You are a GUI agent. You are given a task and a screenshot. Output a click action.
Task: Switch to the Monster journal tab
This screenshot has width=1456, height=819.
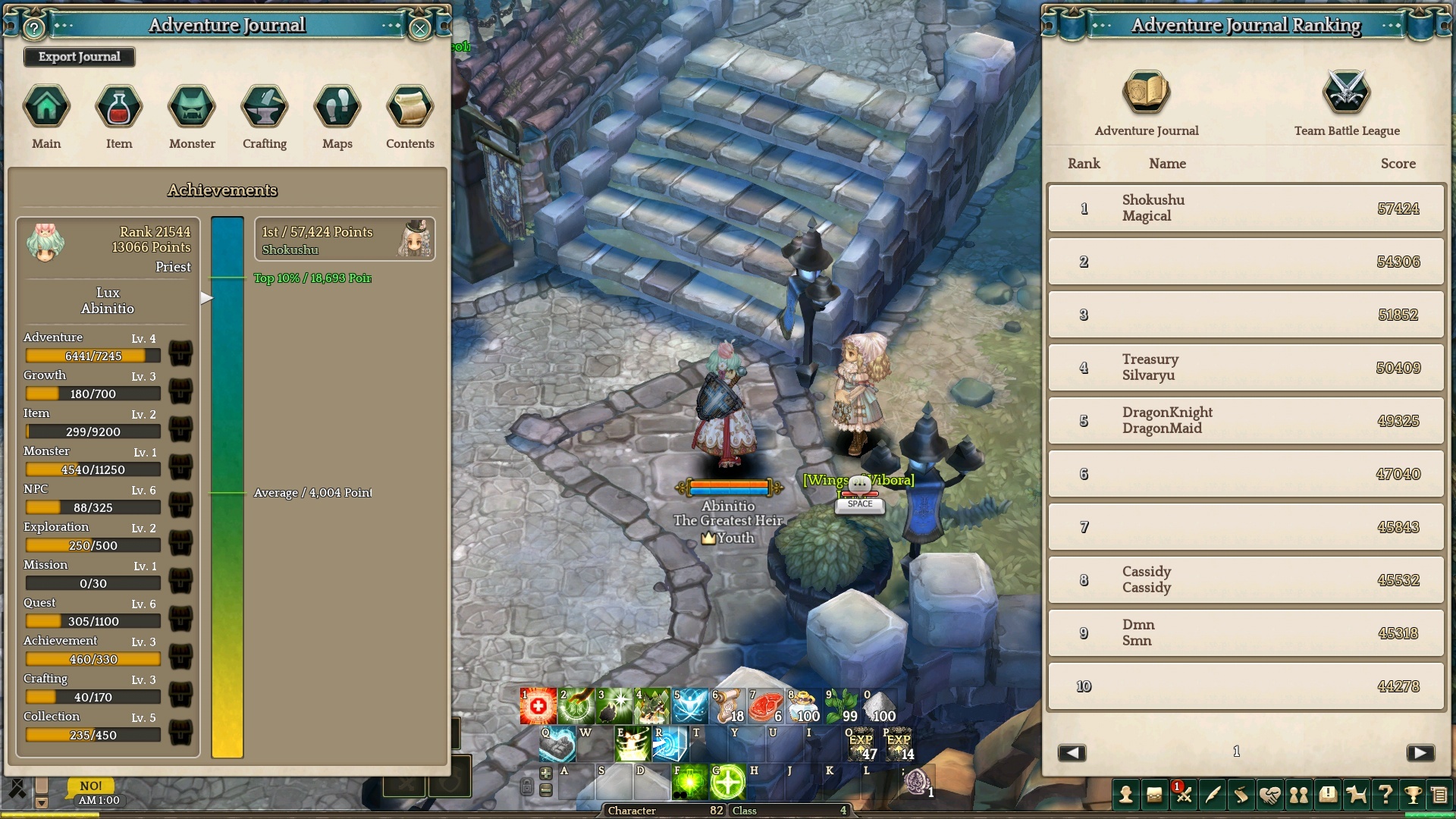coord(192,107)
